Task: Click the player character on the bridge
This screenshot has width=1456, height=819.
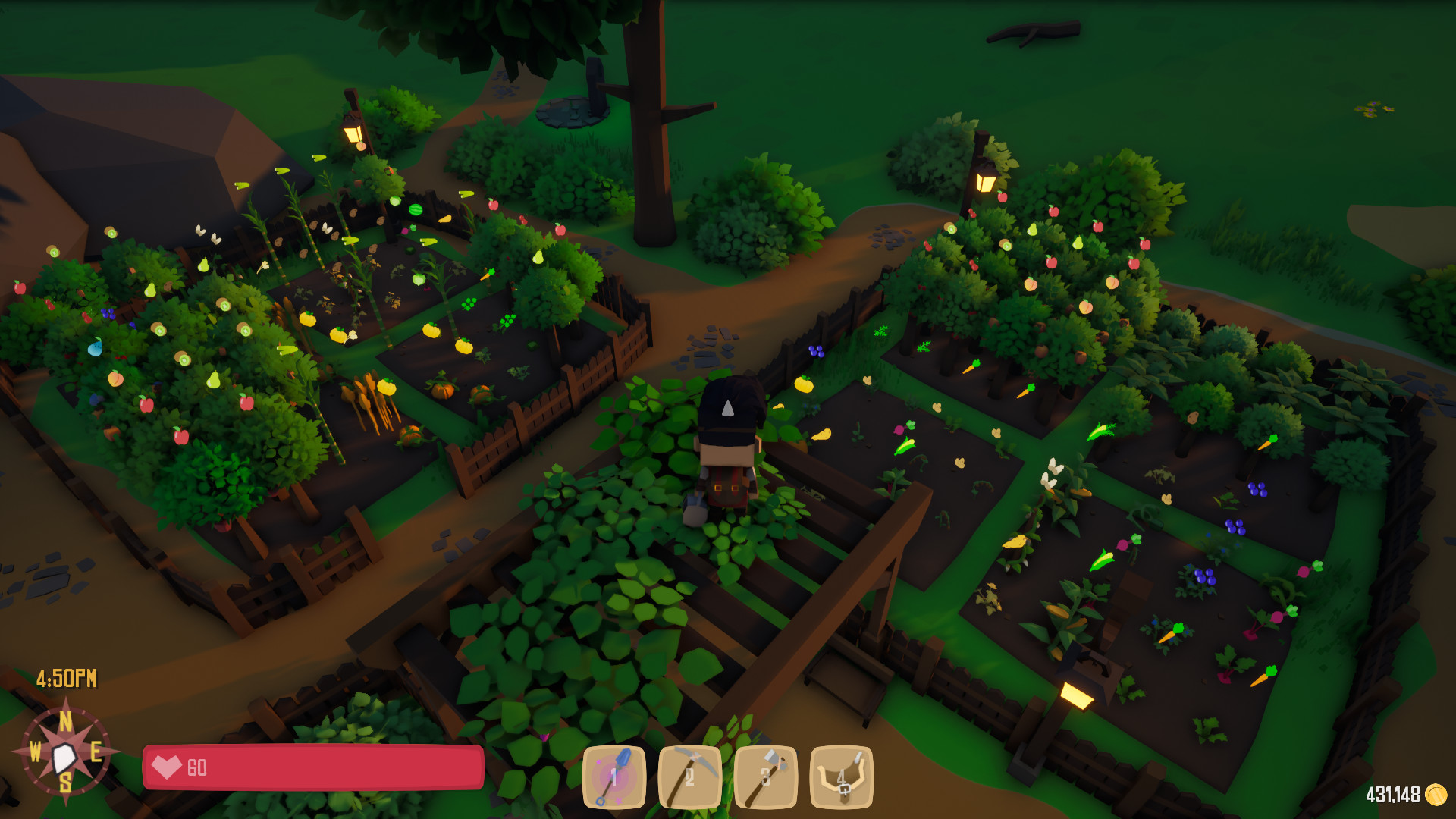Action: tap(730, 447)
